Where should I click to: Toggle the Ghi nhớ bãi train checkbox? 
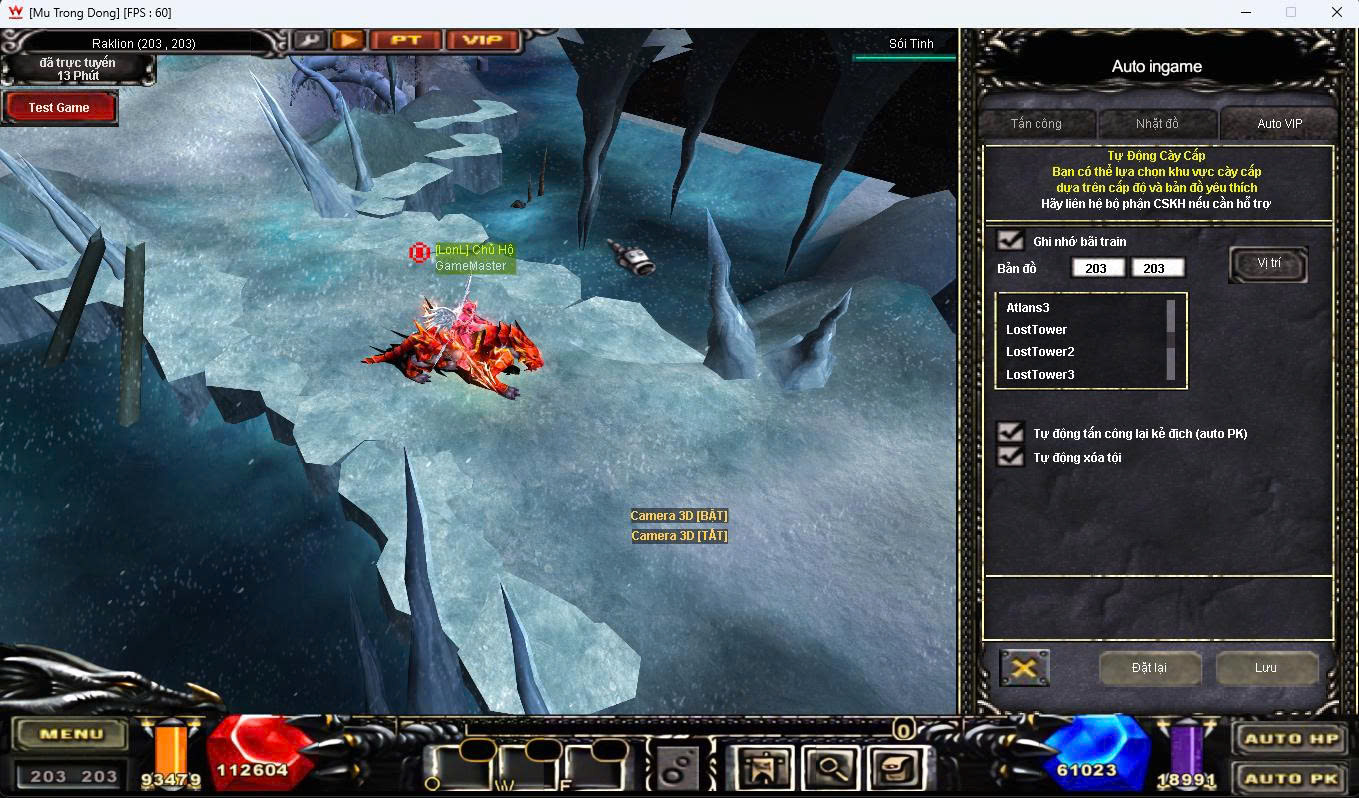1011,241
